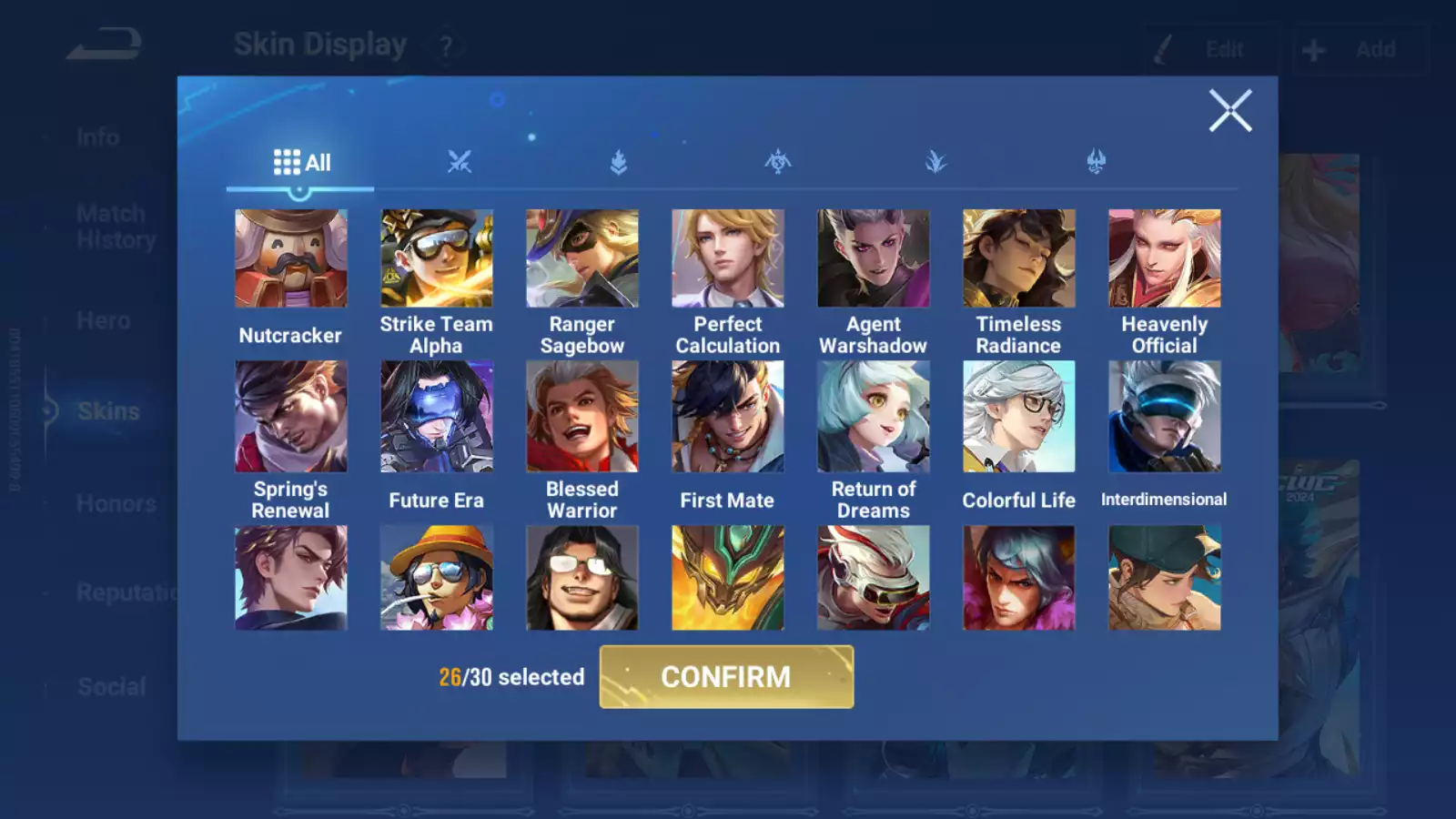
Task: Close the skin selection popup
Action: pos(1230,111)
